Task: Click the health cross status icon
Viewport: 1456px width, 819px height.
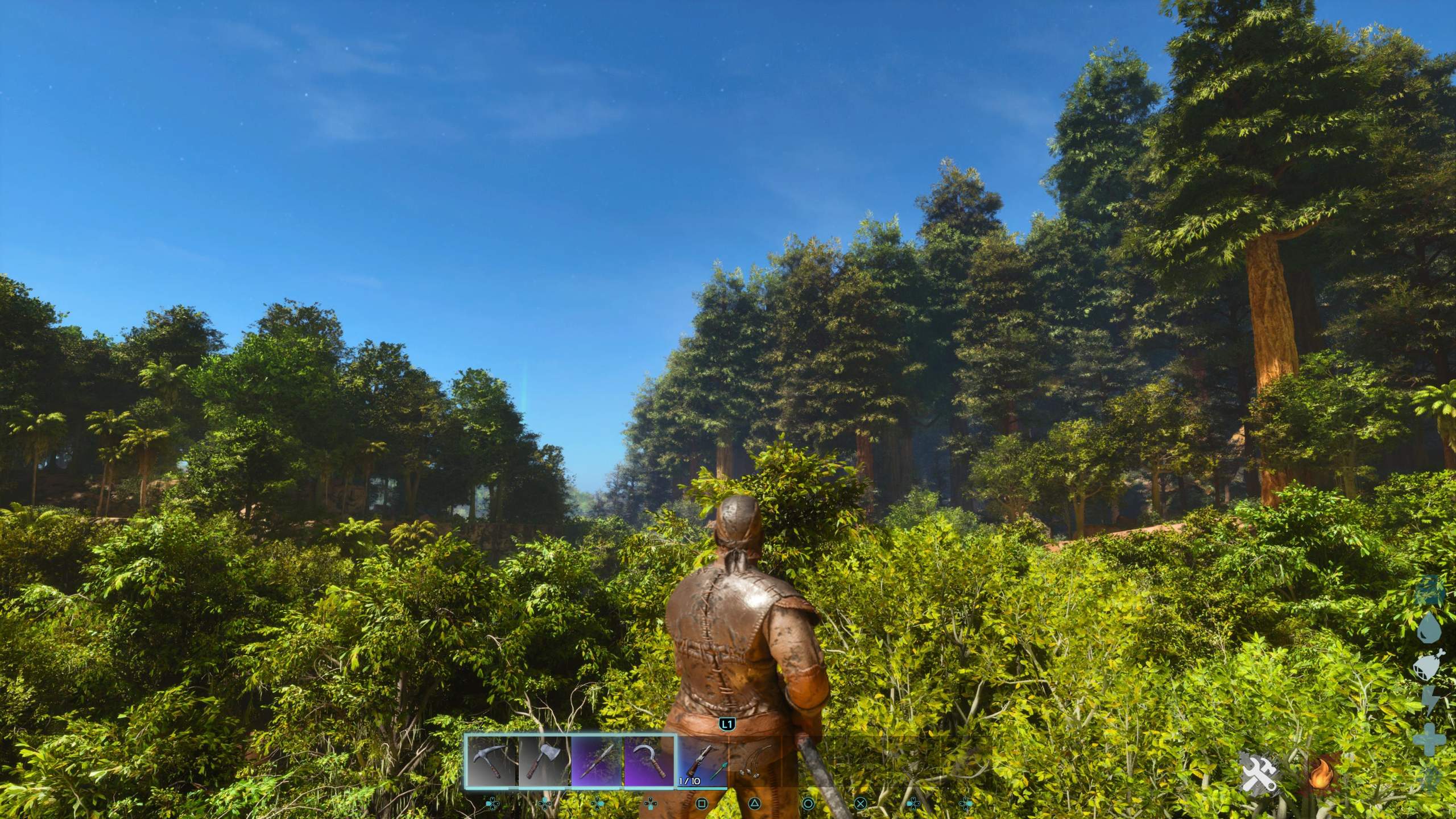Action: pyautogui.click(x=1429, y=739)
